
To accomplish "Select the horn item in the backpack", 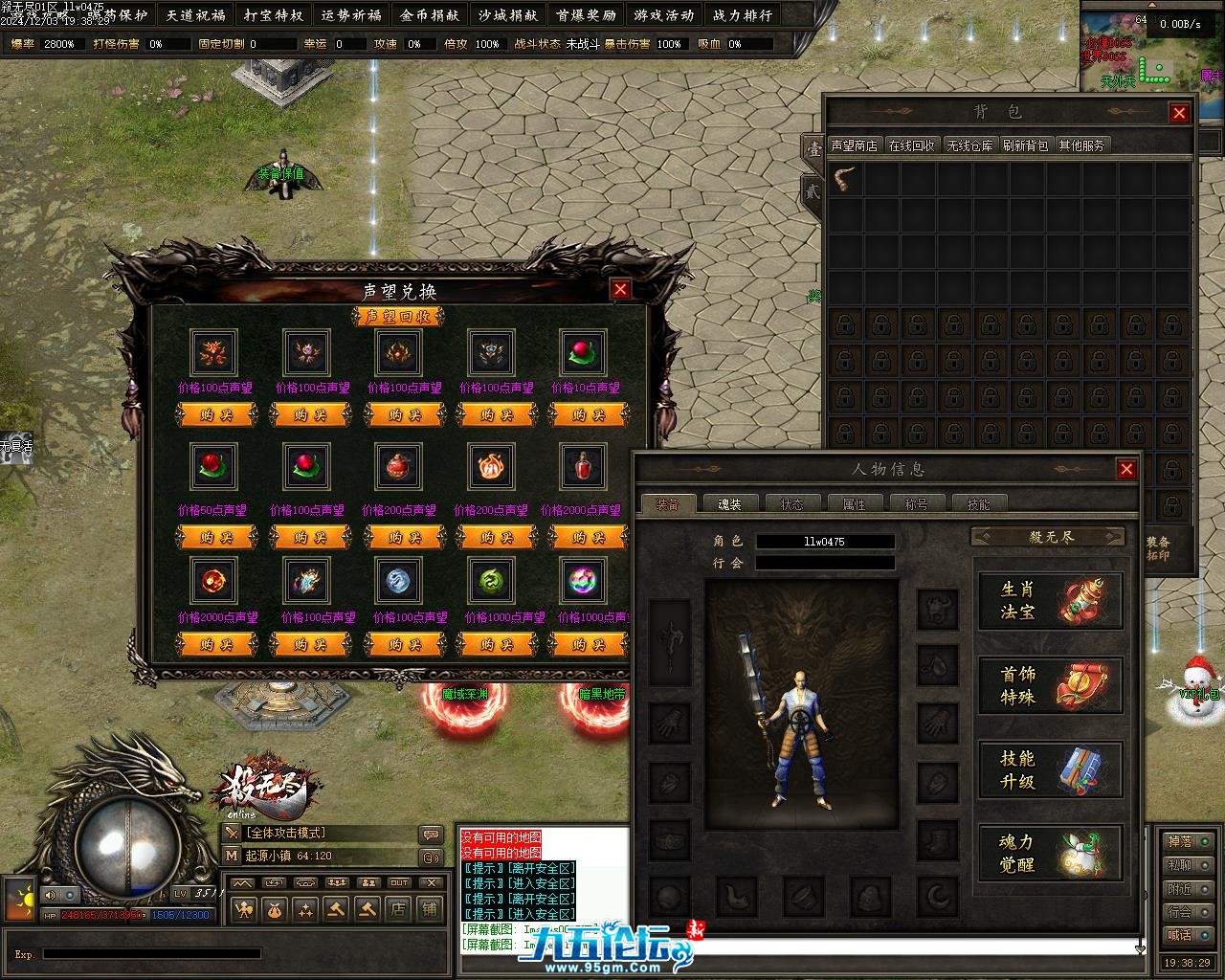I will [846, 180].
